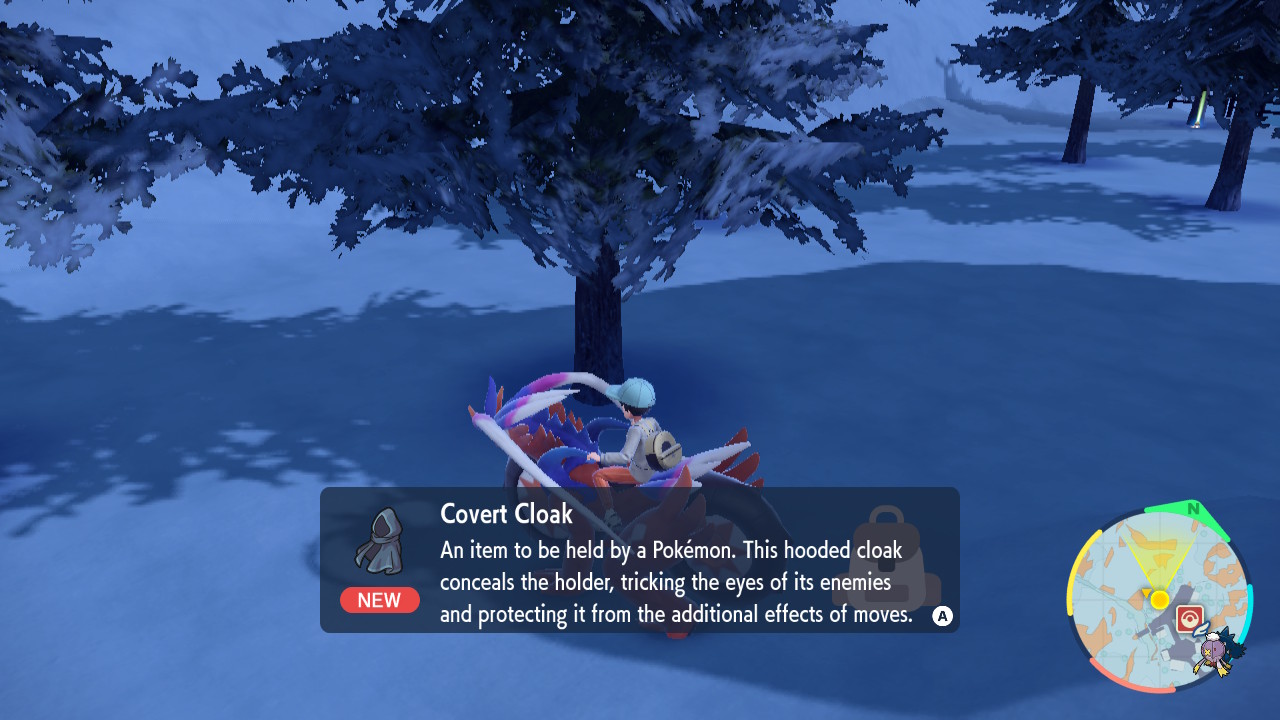Click the cyan ring segment on minimap
The height and width of the screenshot is (720, 1280).
pyautogui.click(x=1252, y=611)
